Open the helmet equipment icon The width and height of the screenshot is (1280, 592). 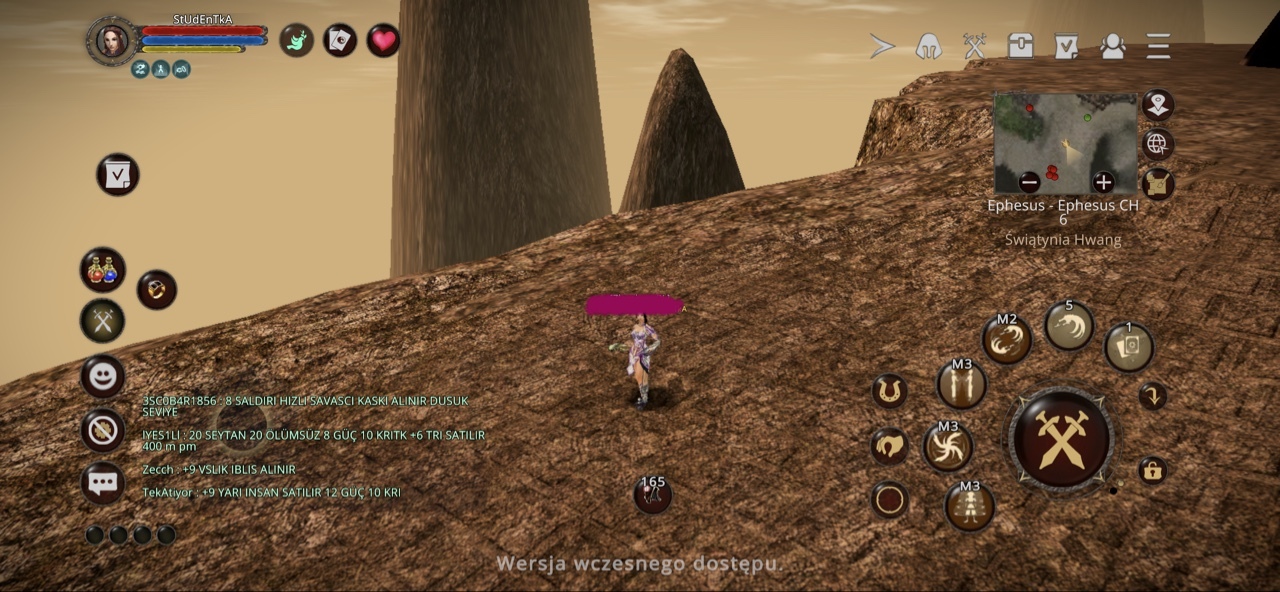pyautogui.click(x=928, y=46)
